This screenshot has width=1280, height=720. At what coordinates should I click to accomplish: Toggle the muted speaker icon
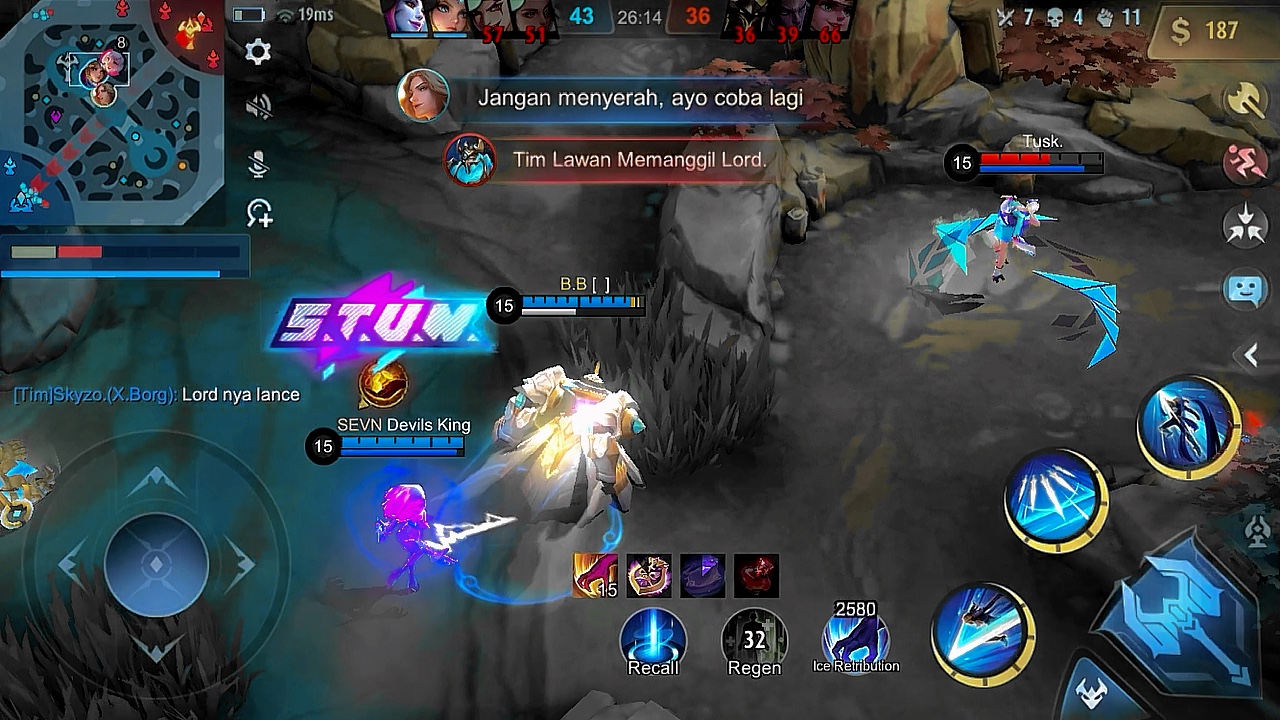(x=258, y=107)
